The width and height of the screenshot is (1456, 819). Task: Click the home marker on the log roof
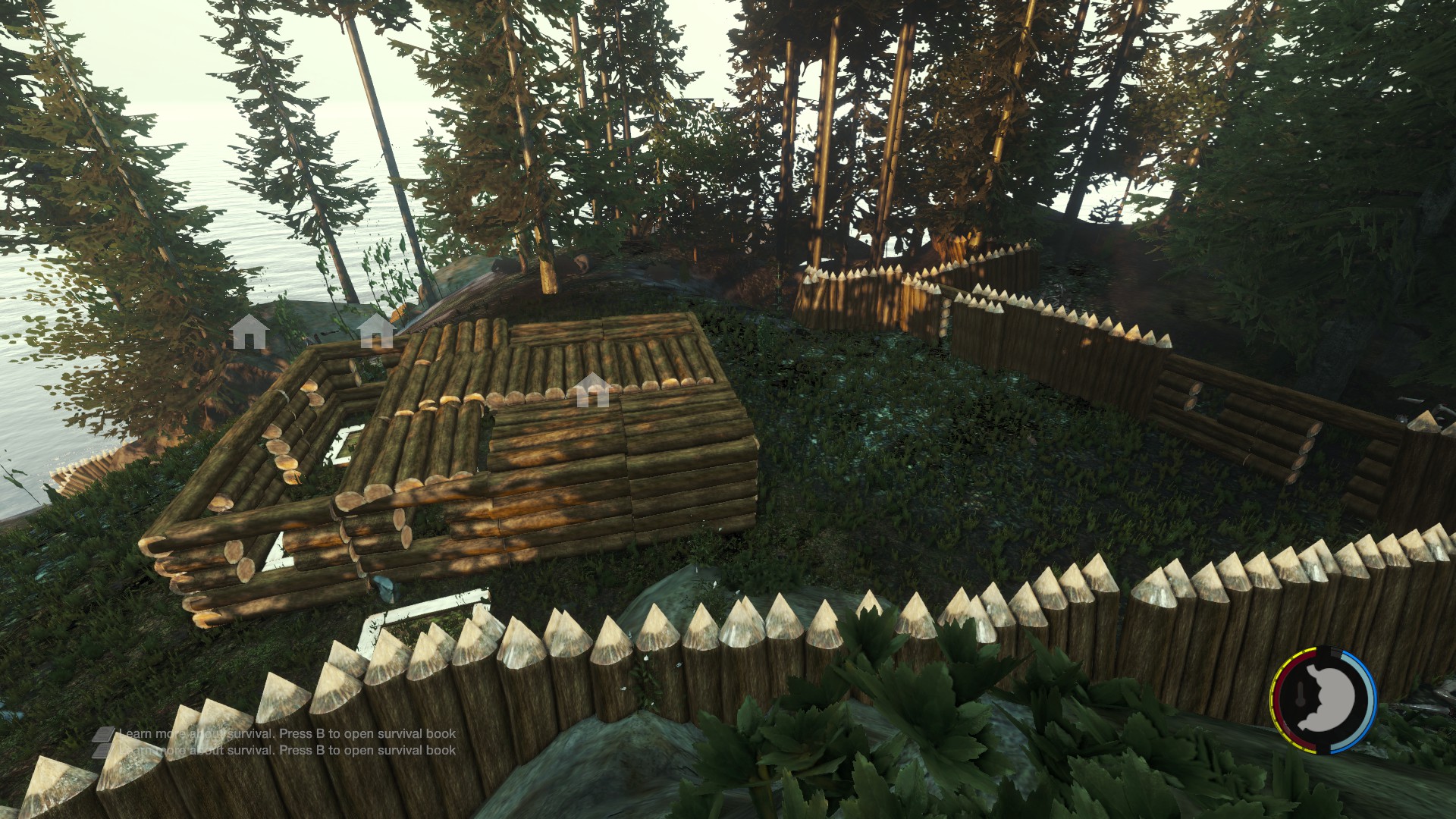point(592,391)
